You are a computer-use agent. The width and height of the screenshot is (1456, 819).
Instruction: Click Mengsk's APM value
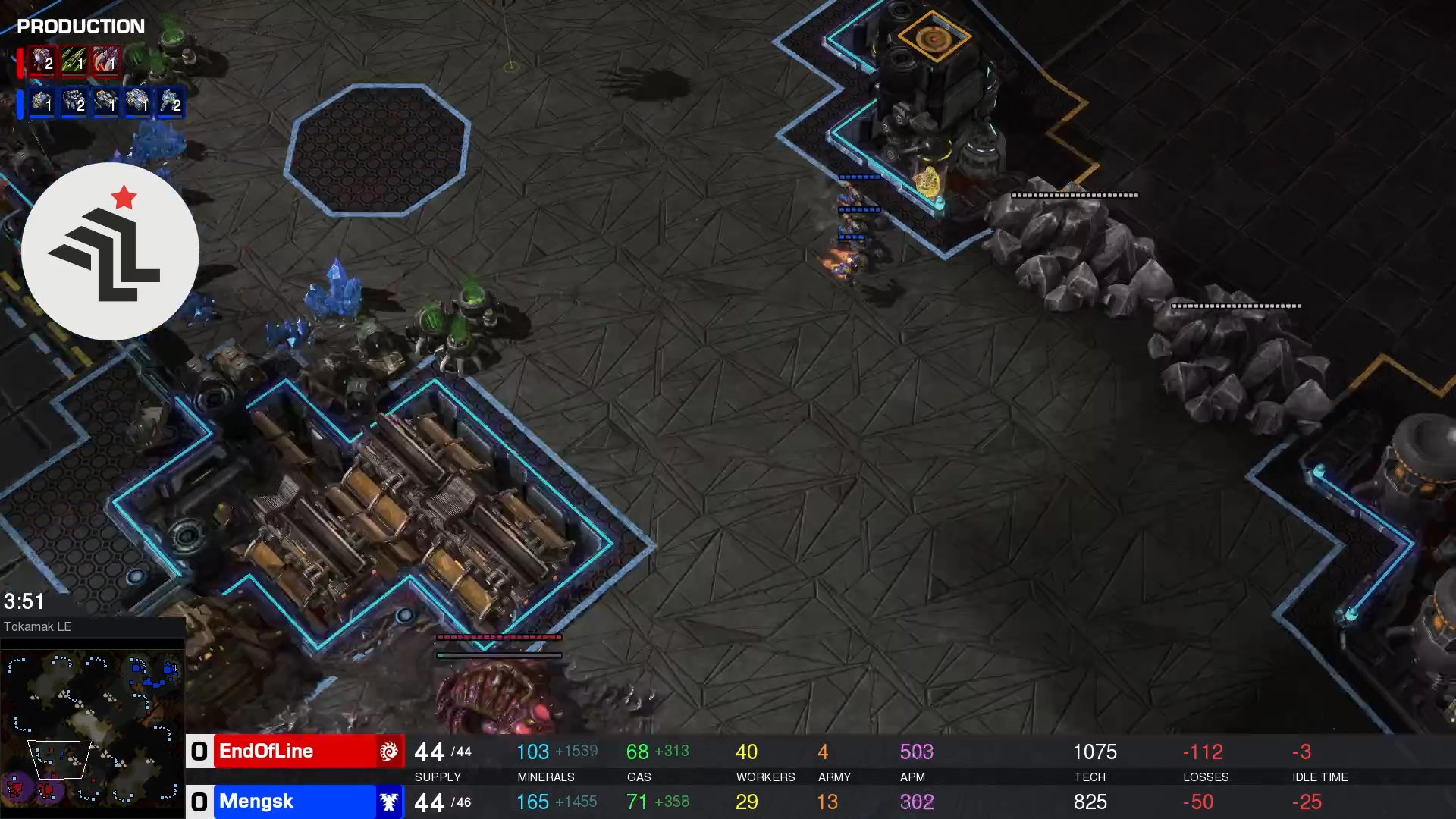pos(917,802)
